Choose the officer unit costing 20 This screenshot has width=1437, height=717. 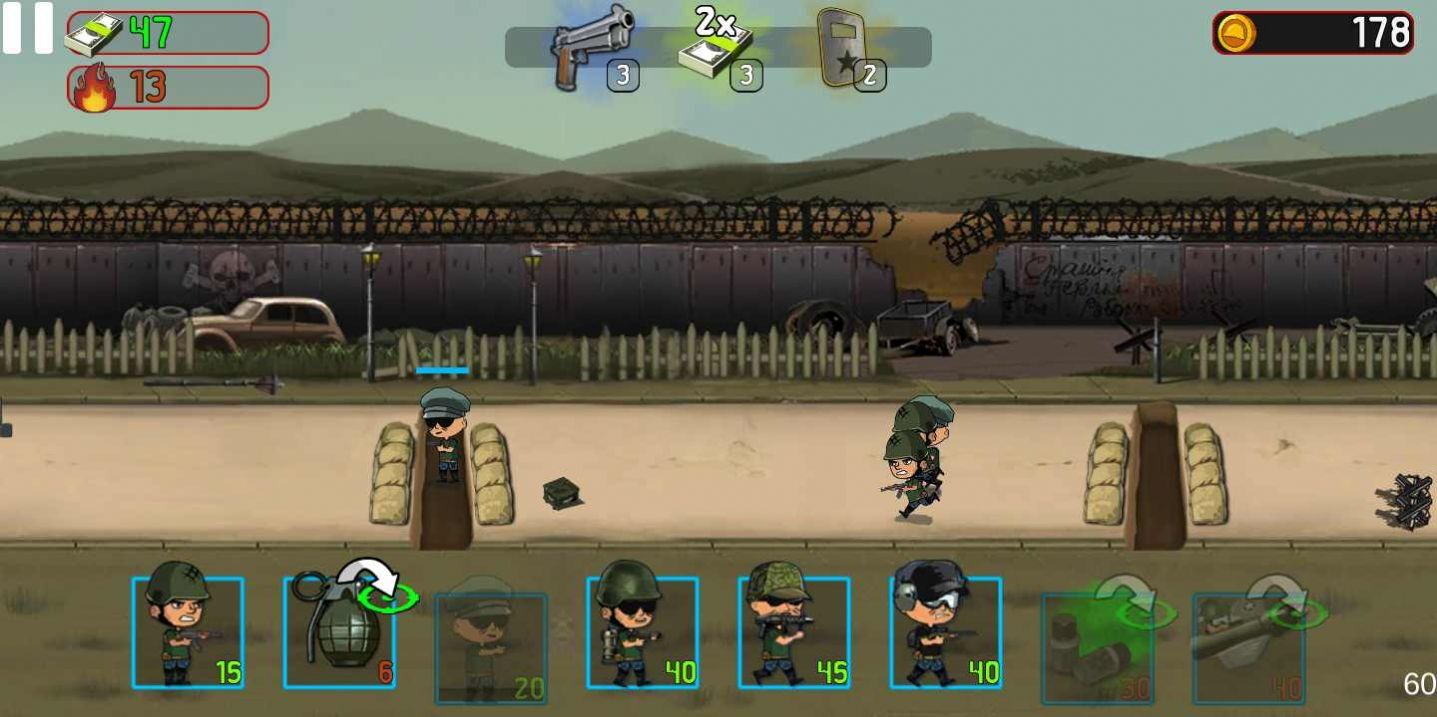coord(491,647)
